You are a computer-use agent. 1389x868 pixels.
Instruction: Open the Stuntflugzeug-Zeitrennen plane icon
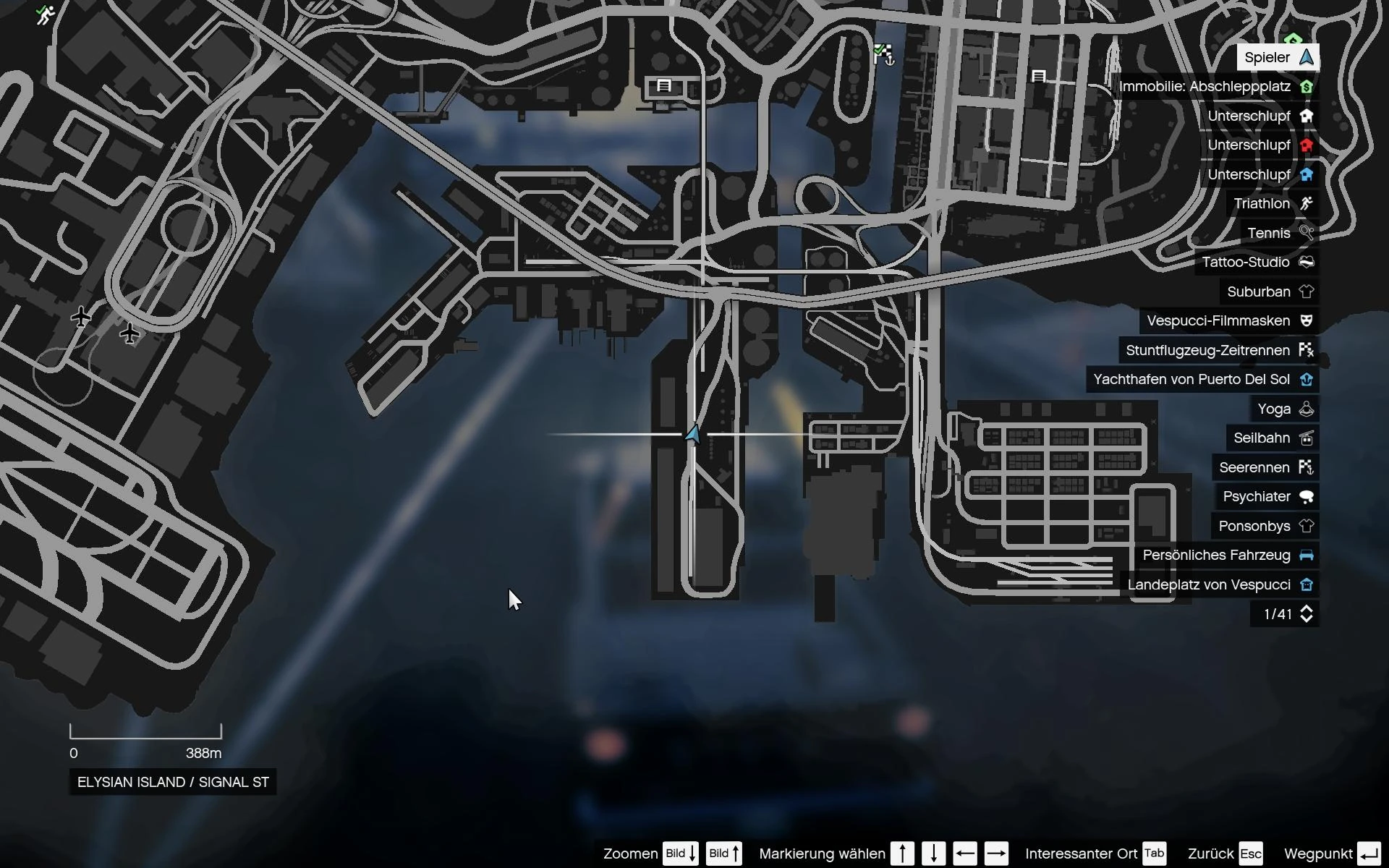point(1307,349)
